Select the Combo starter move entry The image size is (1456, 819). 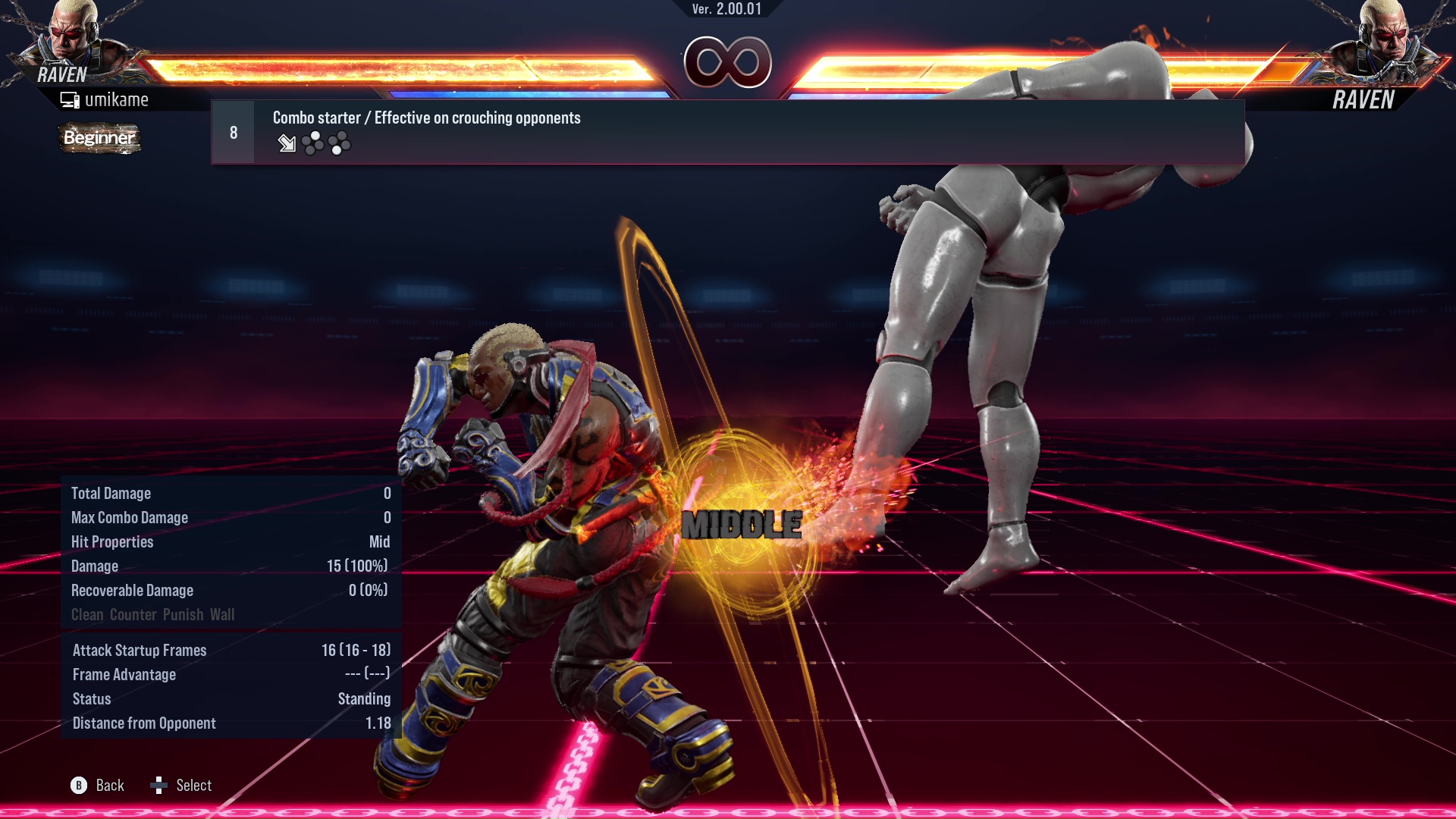coord(426,118)
